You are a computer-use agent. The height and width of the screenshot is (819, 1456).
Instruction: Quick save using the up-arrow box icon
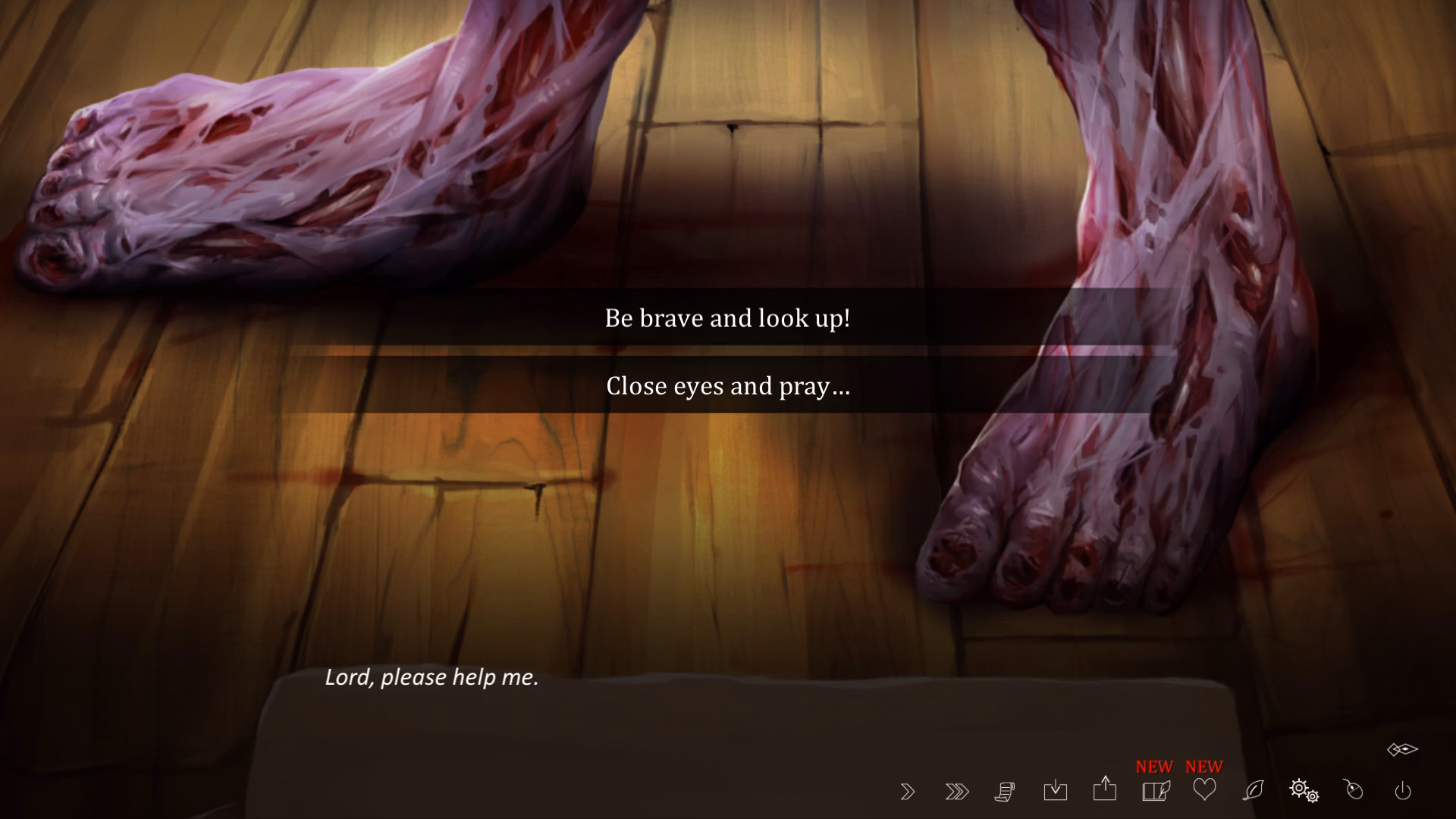[x=1104, y=791]
